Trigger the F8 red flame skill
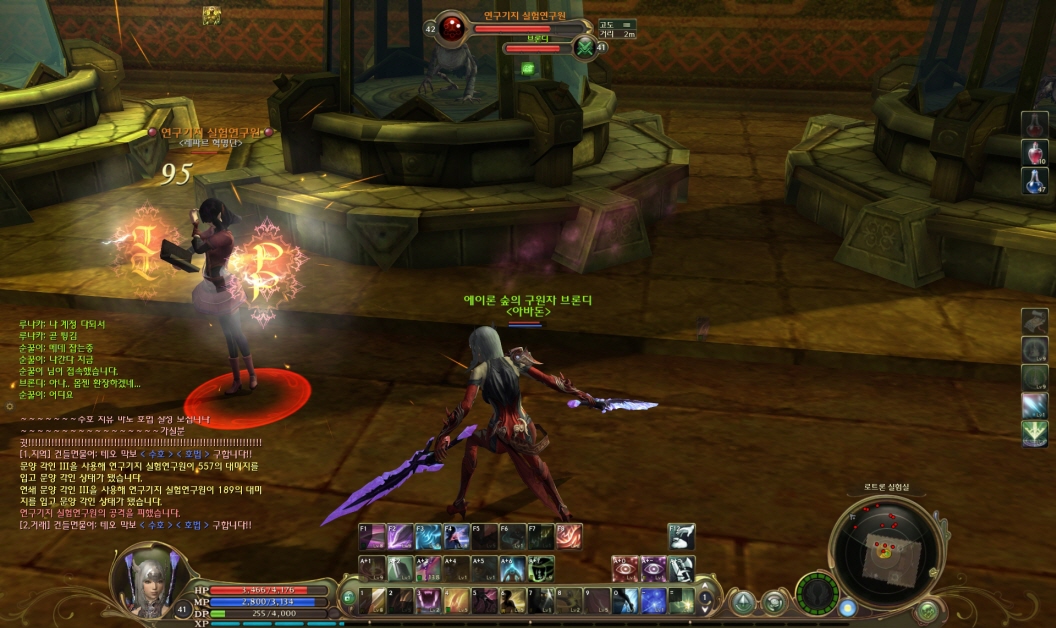The image size is (1056, 628). 569,537
